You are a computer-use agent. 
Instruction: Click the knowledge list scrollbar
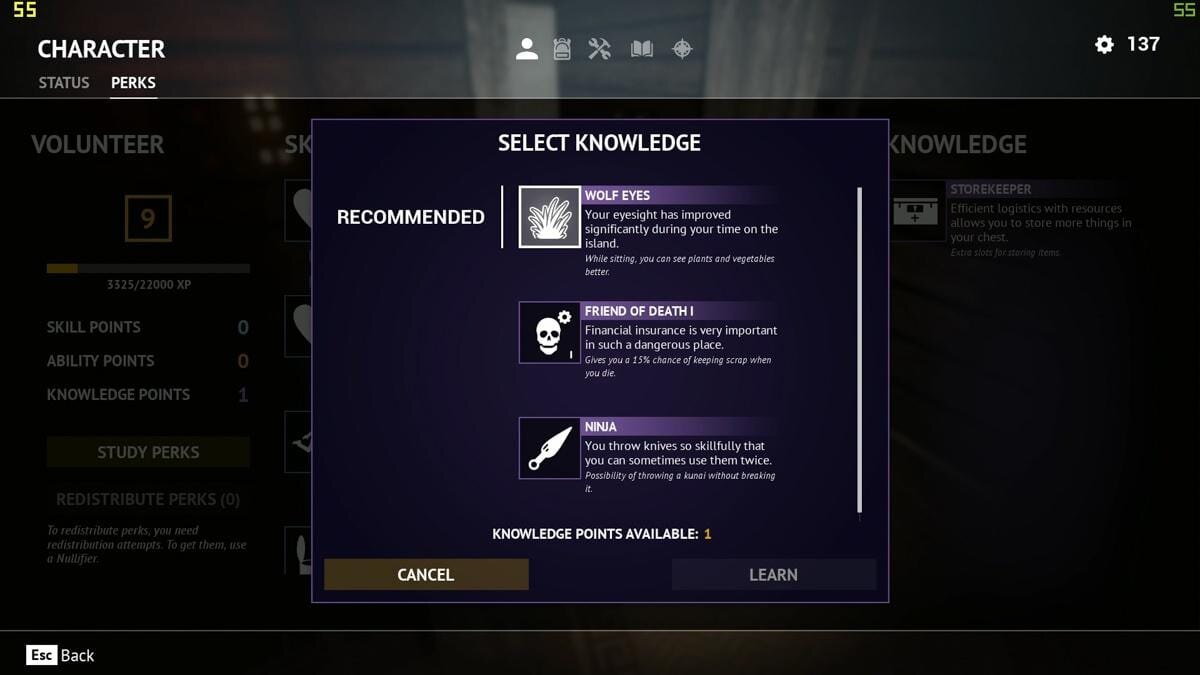pyautogui.click(x=859, y=350)
